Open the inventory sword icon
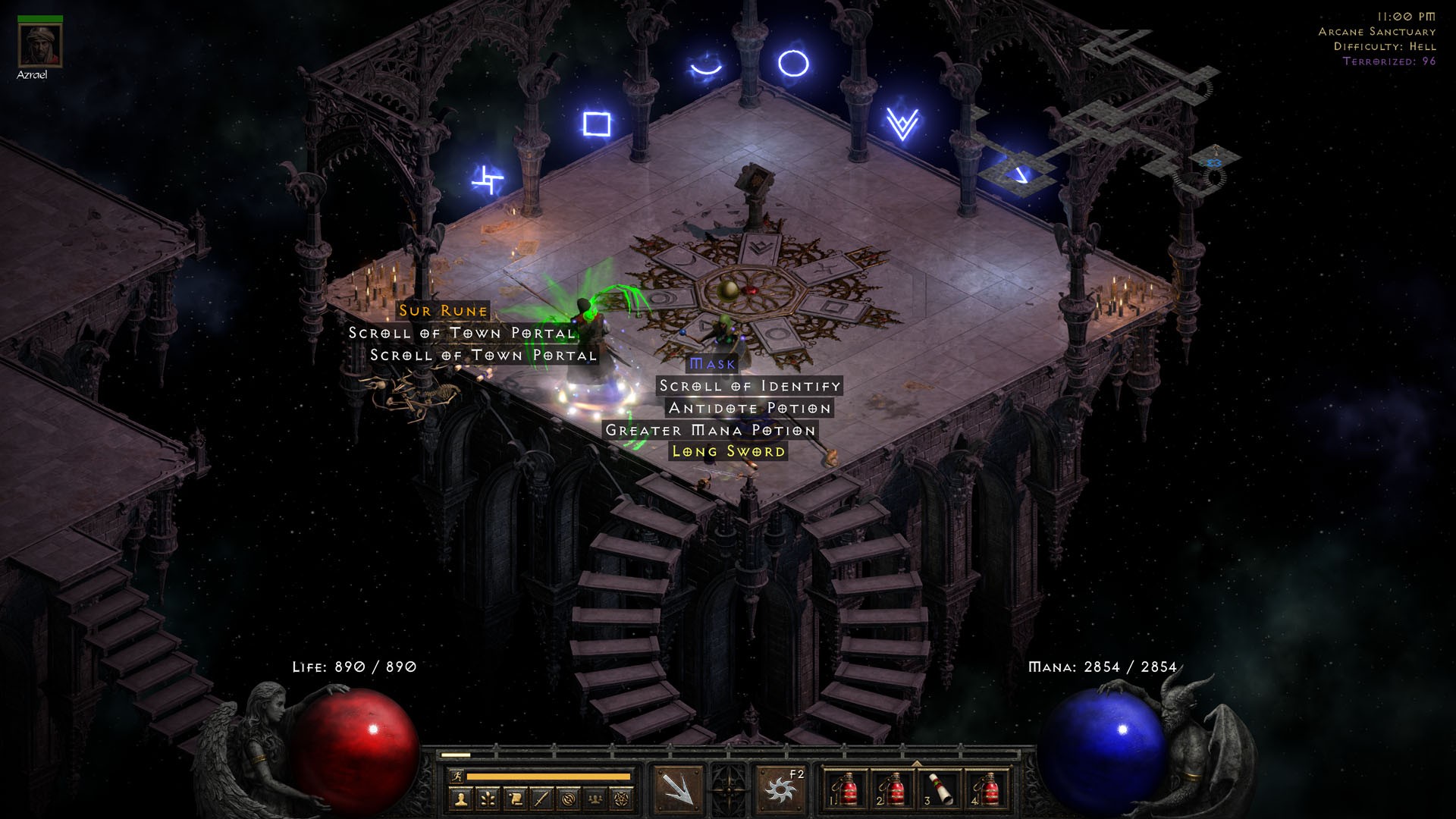Viewport: 1456px width, 819px height. click(x=541, y=799)
